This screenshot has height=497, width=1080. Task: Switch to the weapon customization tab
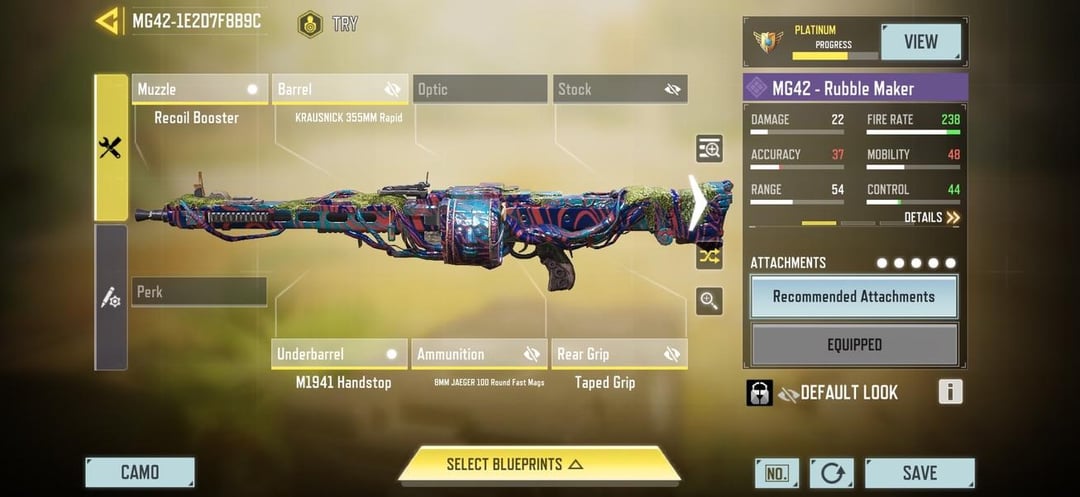111,297
